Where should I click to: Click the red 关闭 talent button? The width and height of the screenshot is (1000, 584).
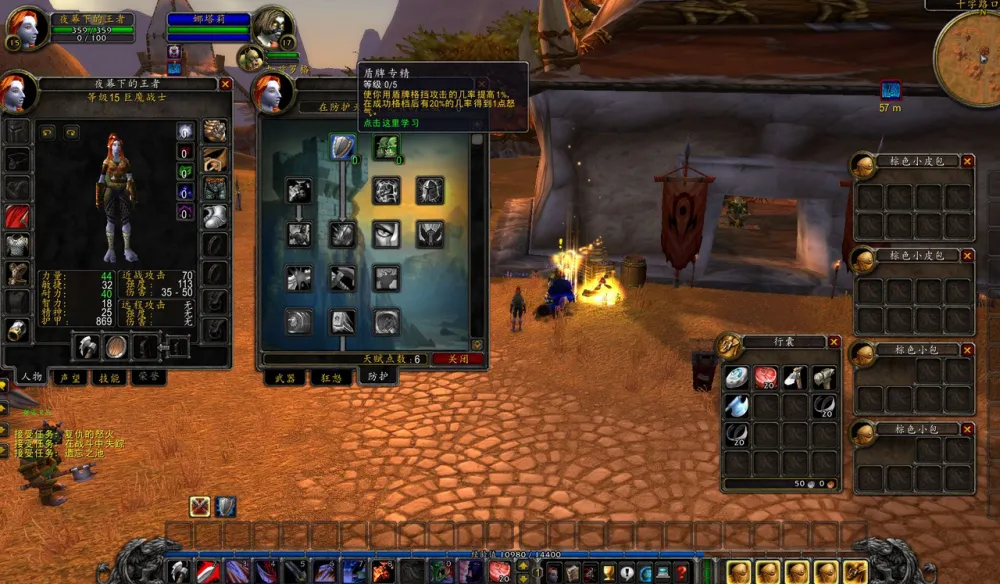(x=457, y=359)
